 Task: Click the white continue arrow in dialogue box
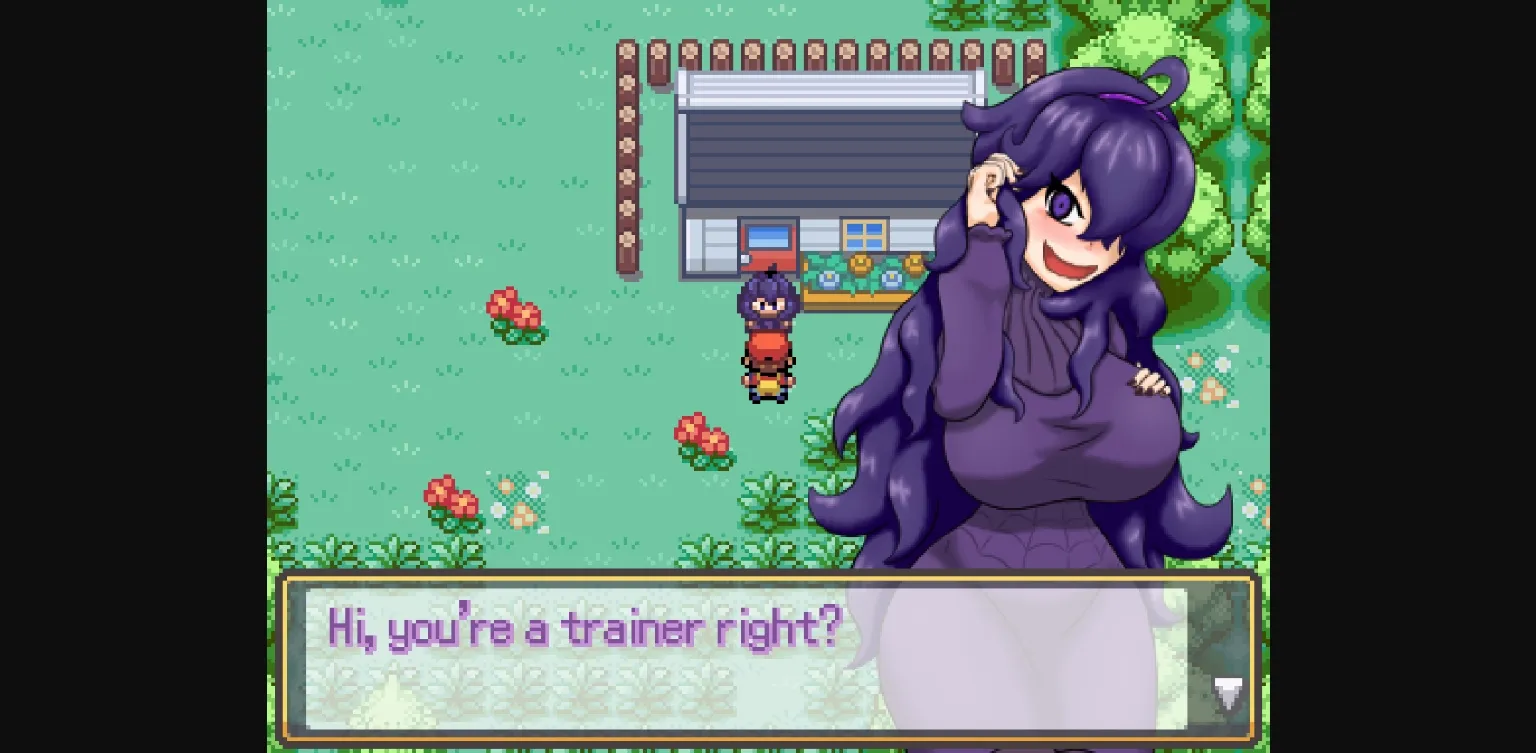click(1228, 692)
